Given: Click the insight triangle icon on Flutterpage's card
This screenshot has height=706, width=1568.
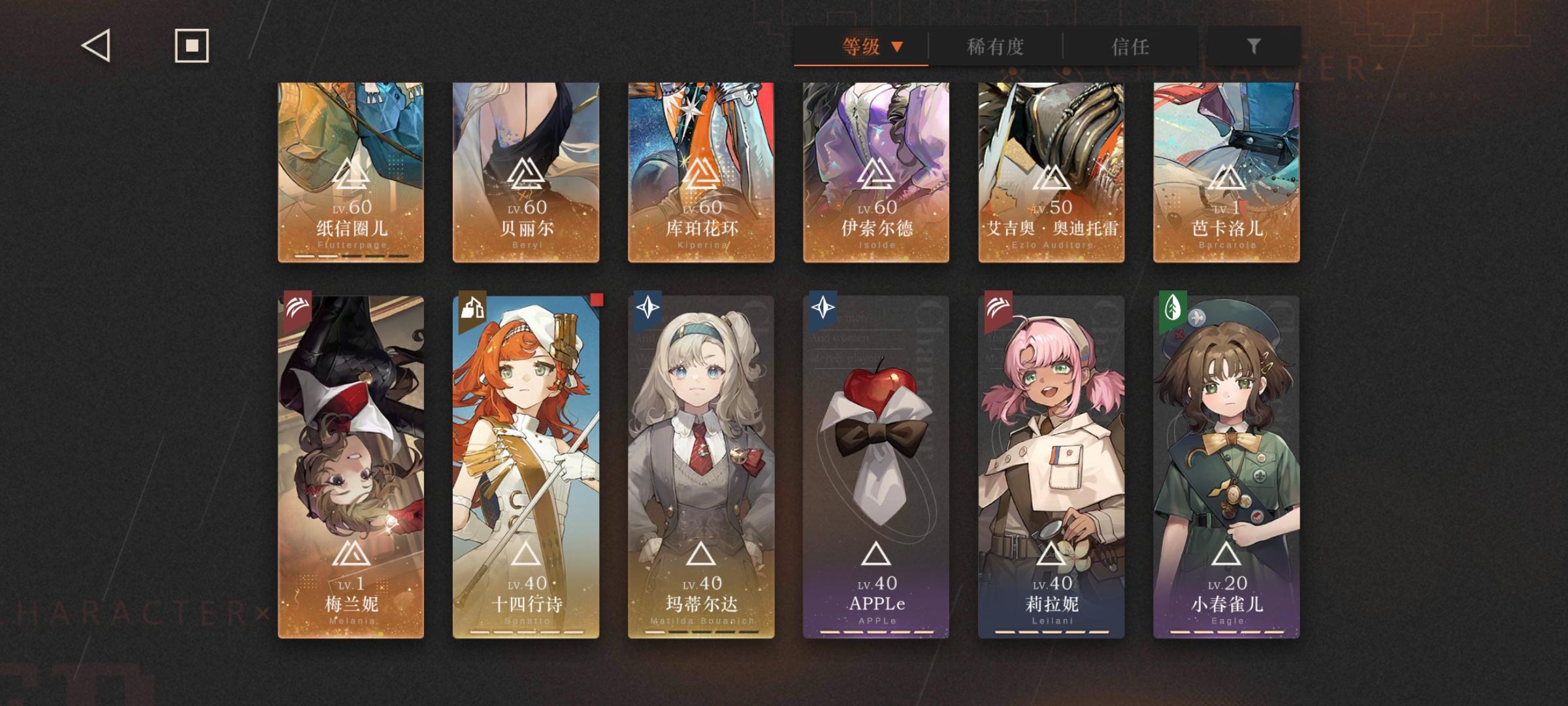Looking at the screenshot, I should click(x=350, y=174).
